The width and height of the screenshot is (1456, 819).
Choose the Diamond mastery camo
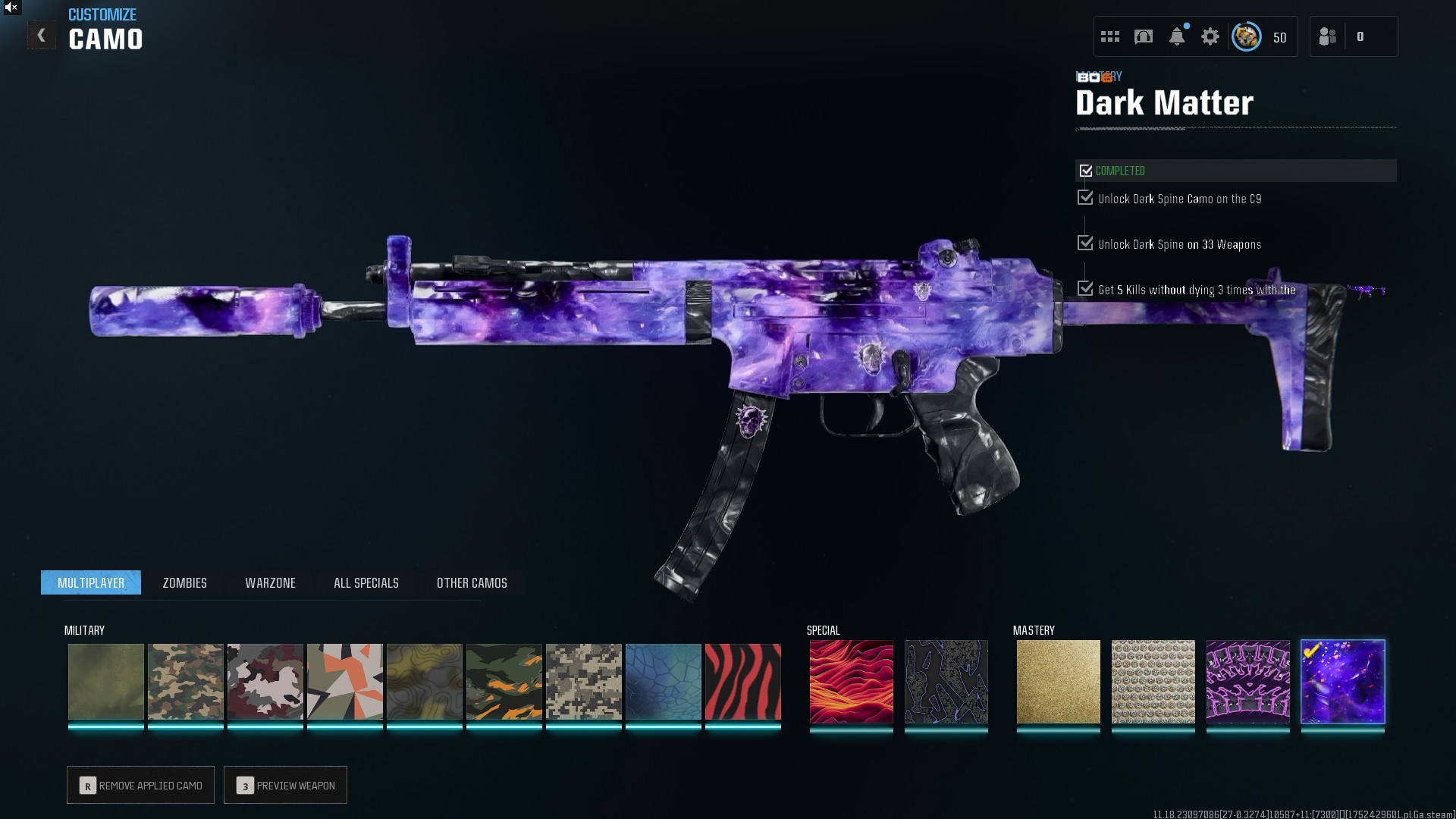1153,682
